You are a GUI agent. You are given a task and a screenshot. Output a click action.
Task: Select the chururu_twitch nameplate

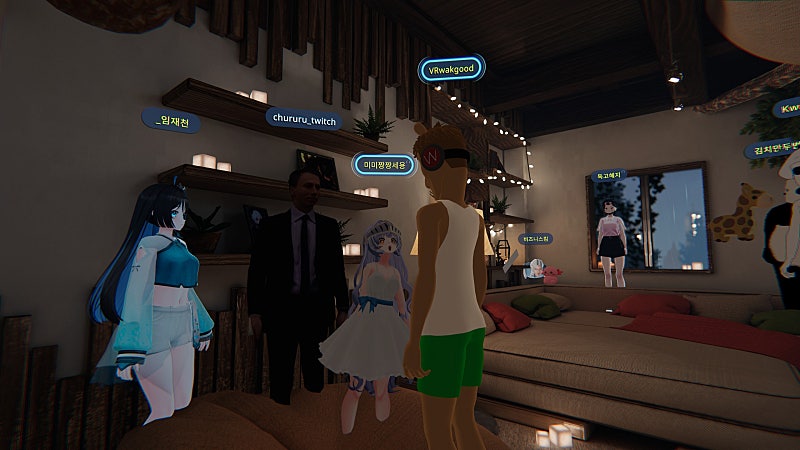[304, 119]
